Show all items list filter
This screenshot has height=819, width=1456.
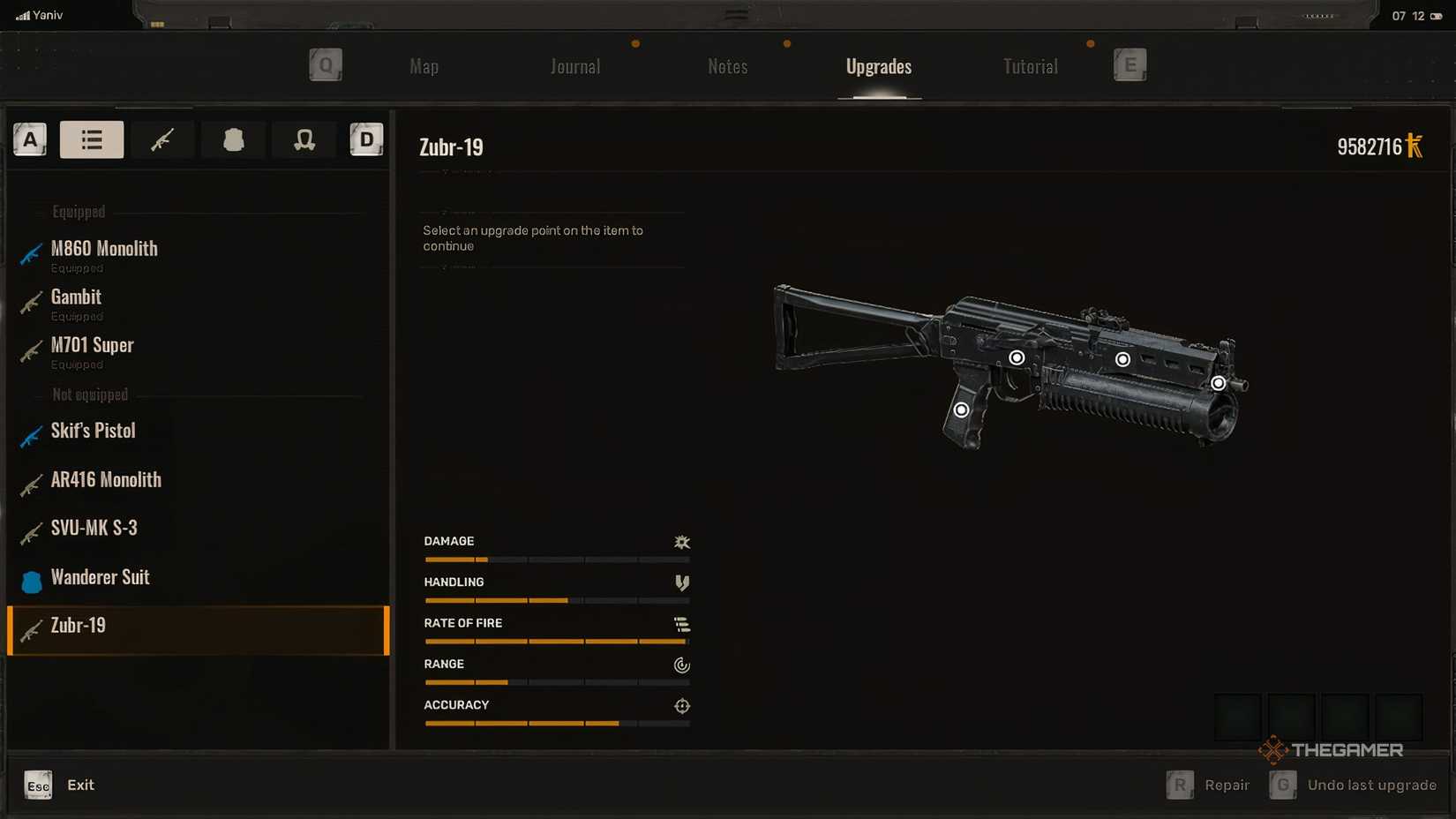(x=92, y=139)
